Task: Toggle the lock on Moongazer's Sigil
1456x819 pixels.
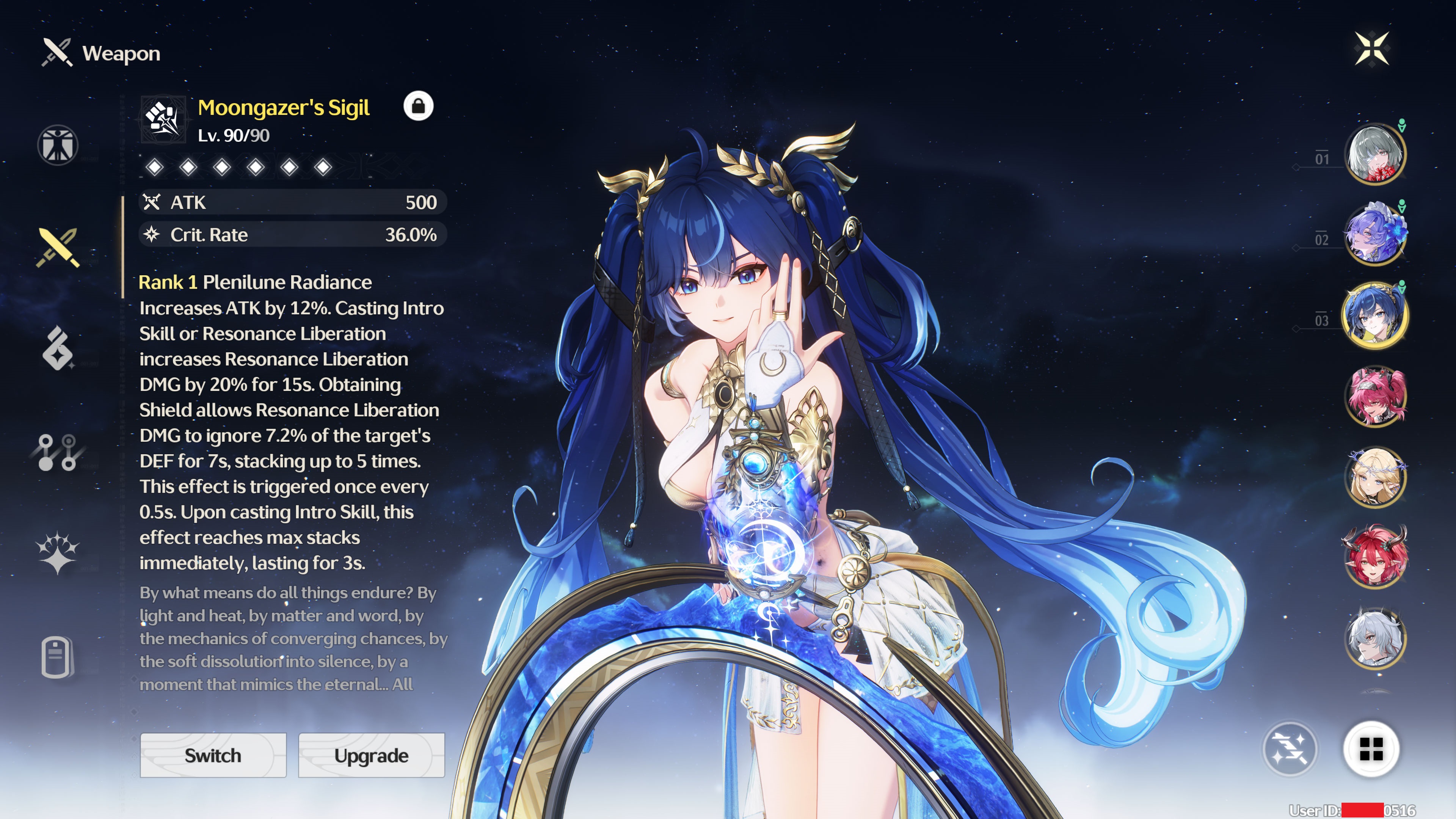Action: point(419,106)
